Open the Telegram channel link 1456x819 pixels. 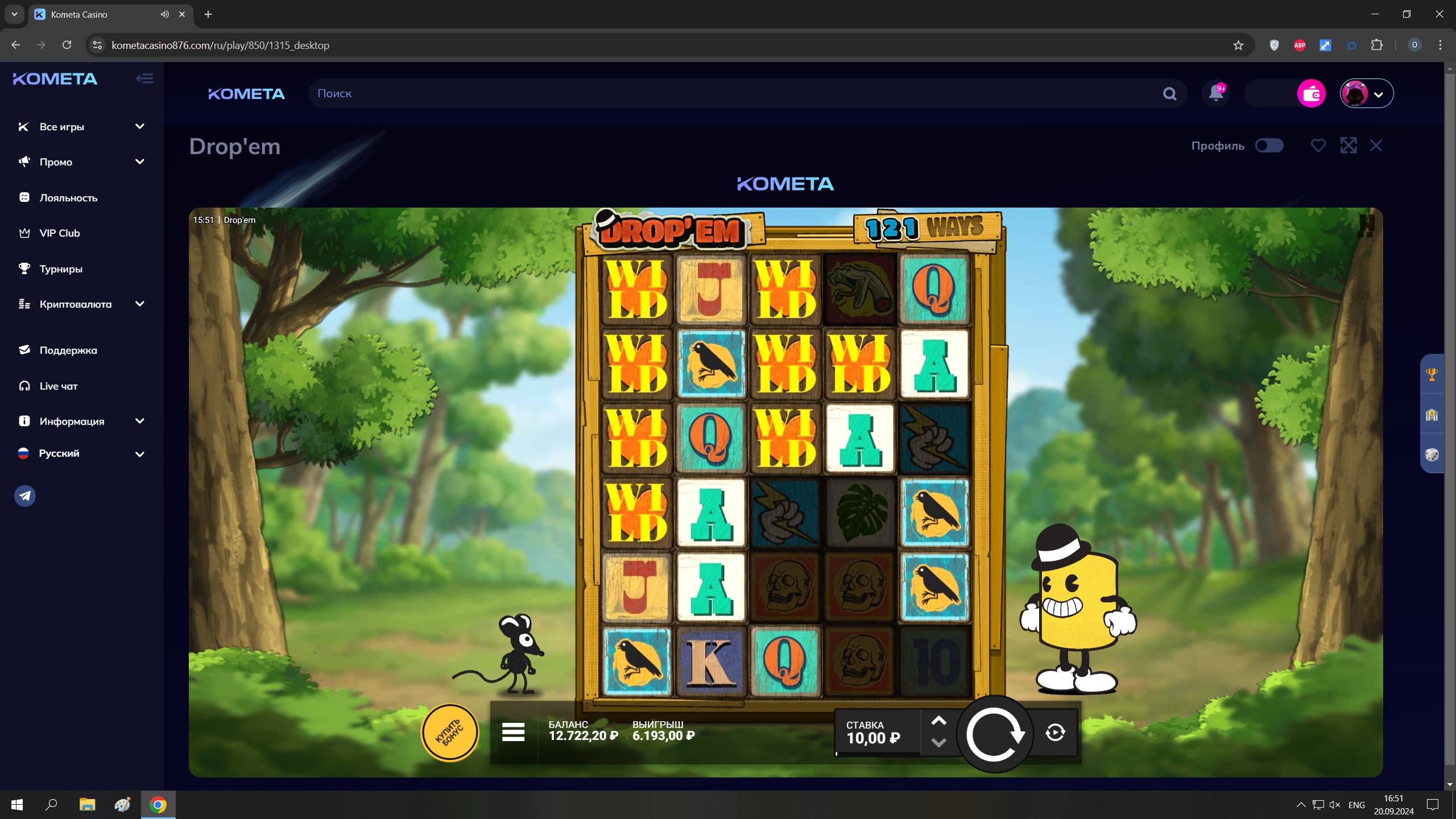(x=25, y=496)
